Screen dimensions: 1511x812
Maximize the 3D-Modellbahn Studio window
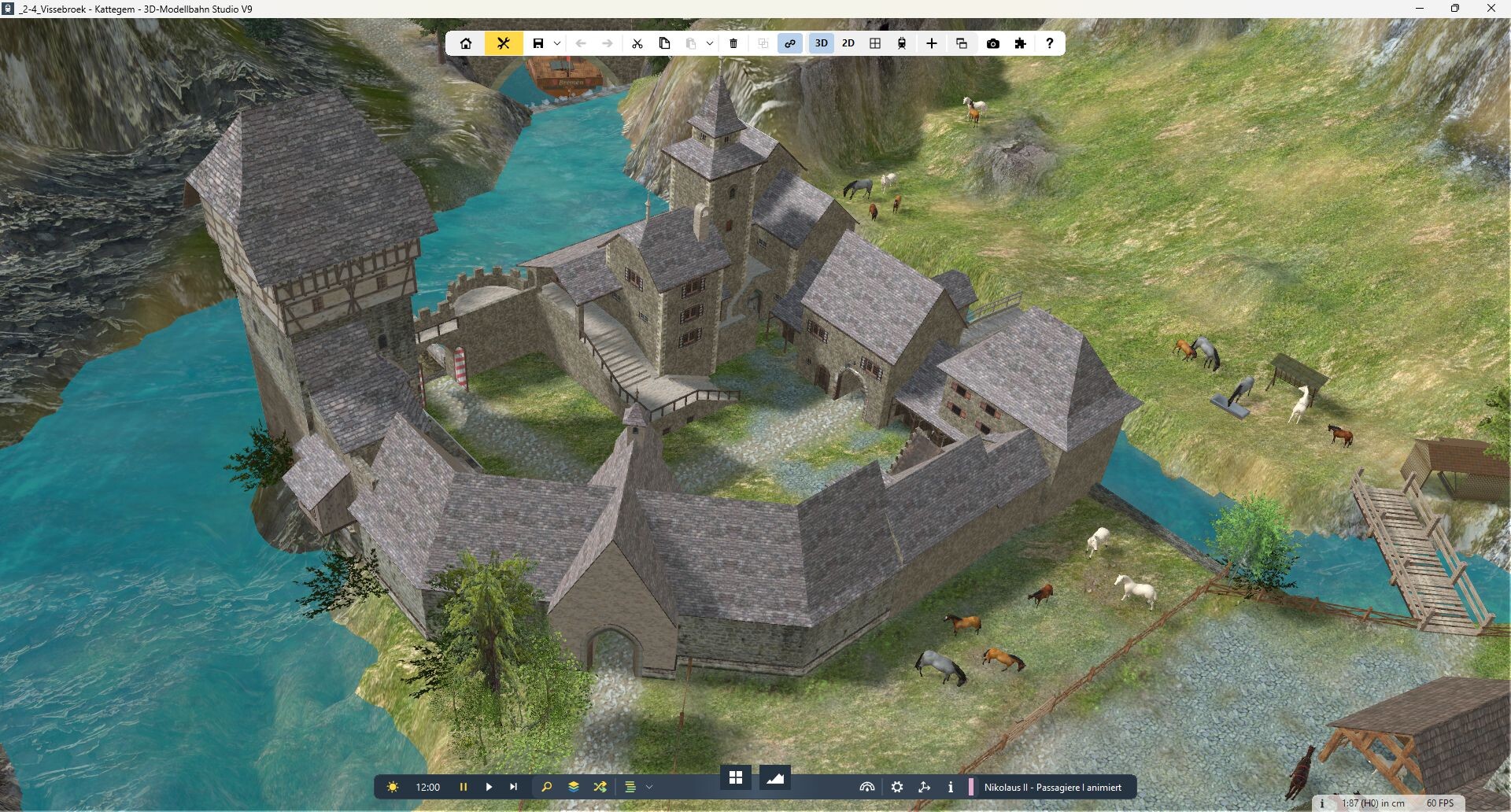pyautogui.click(x=1455, y=9)
